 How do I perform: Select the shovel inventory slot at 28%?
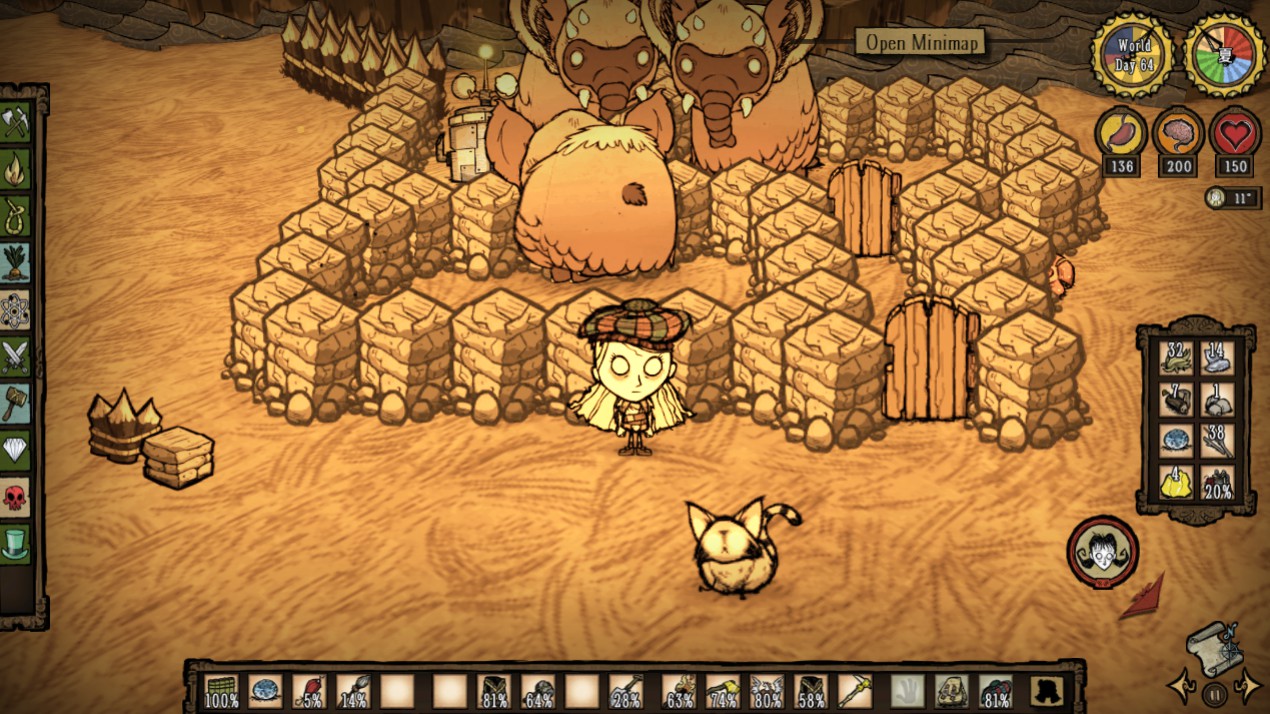pyautogui.click(x=625, y=690)
